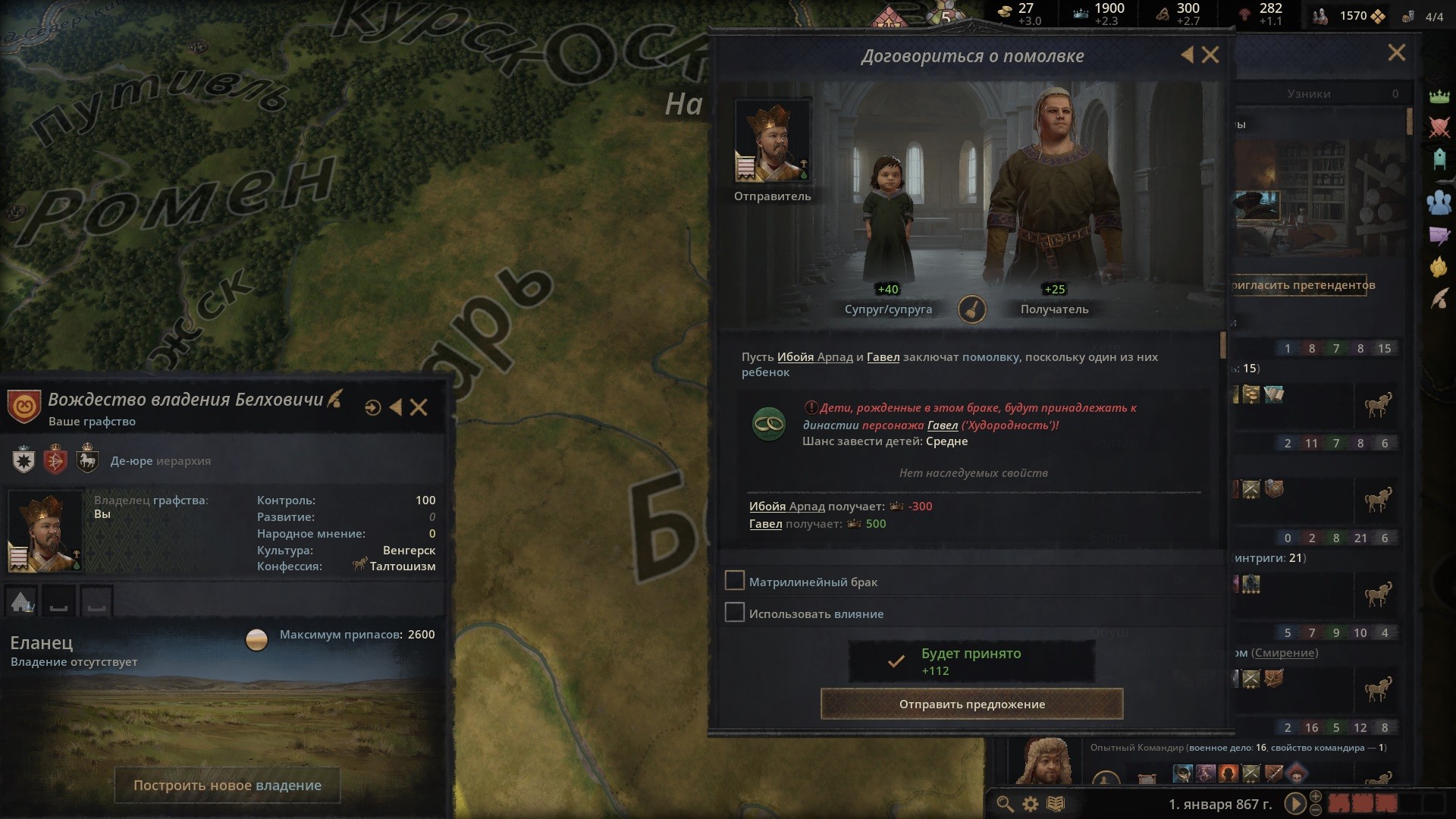
Task: Close the Белховичи county panel
Action: 419,408
